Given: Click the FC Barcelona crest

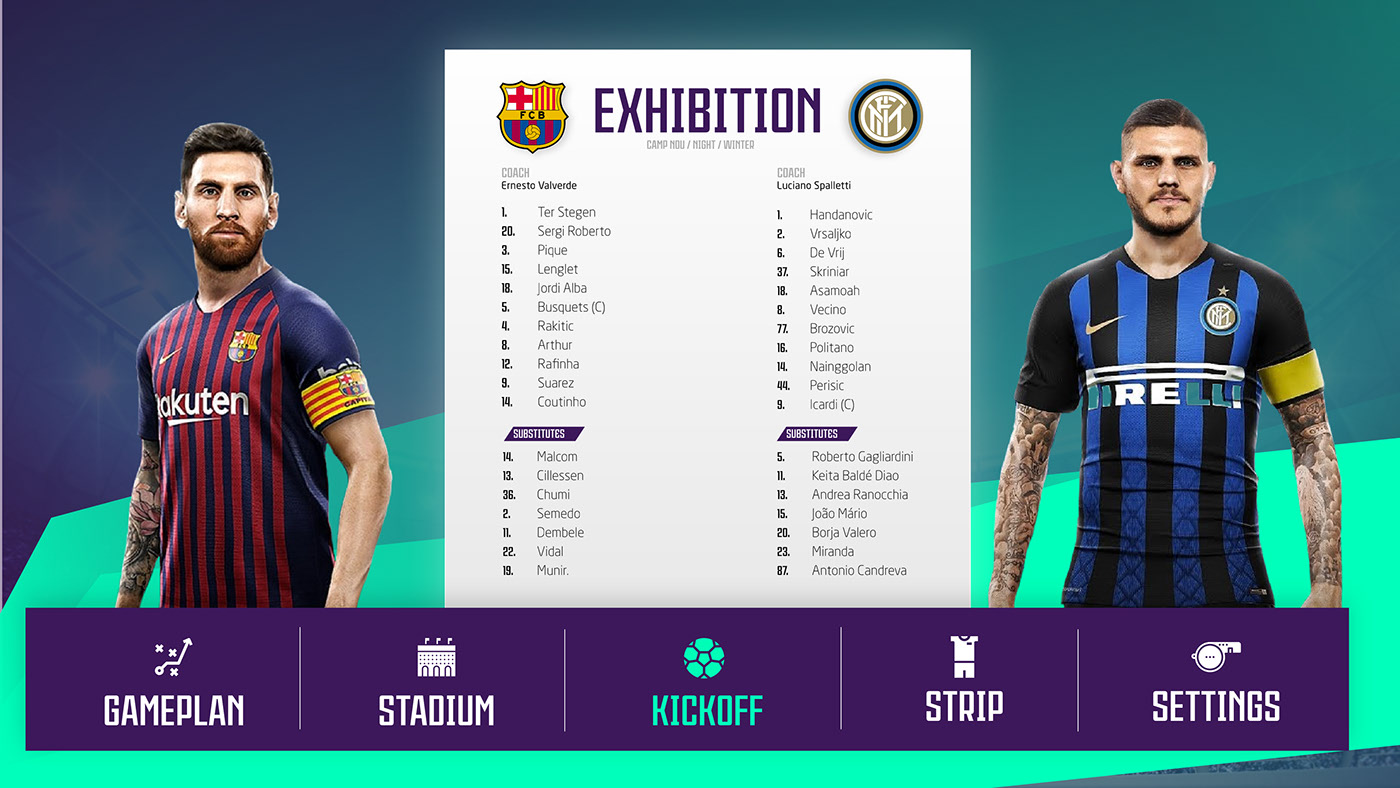Looking at the screenshot, I should coord(532,116).
